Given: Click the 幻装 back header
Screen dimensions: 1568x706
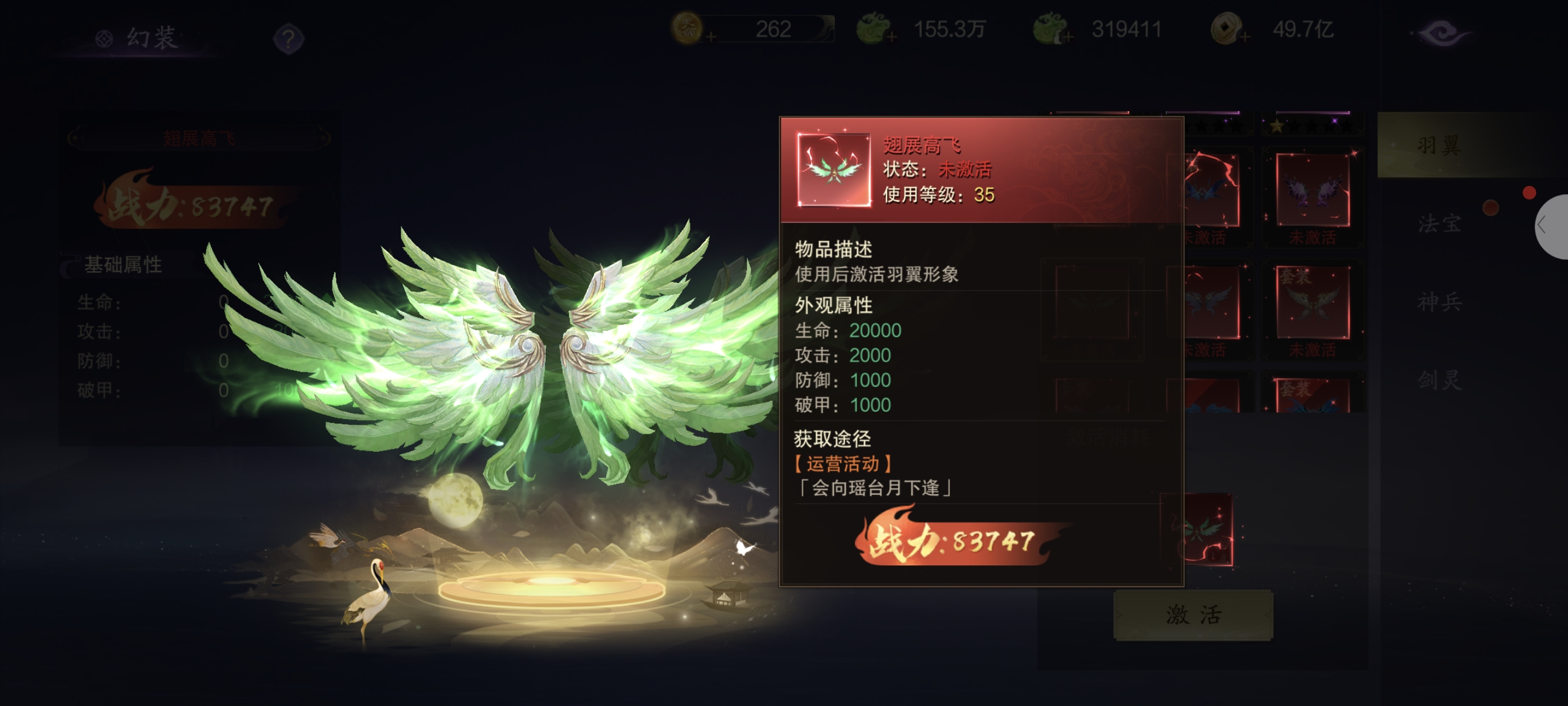Looking at the screenshot, I should tap(139, 38).
